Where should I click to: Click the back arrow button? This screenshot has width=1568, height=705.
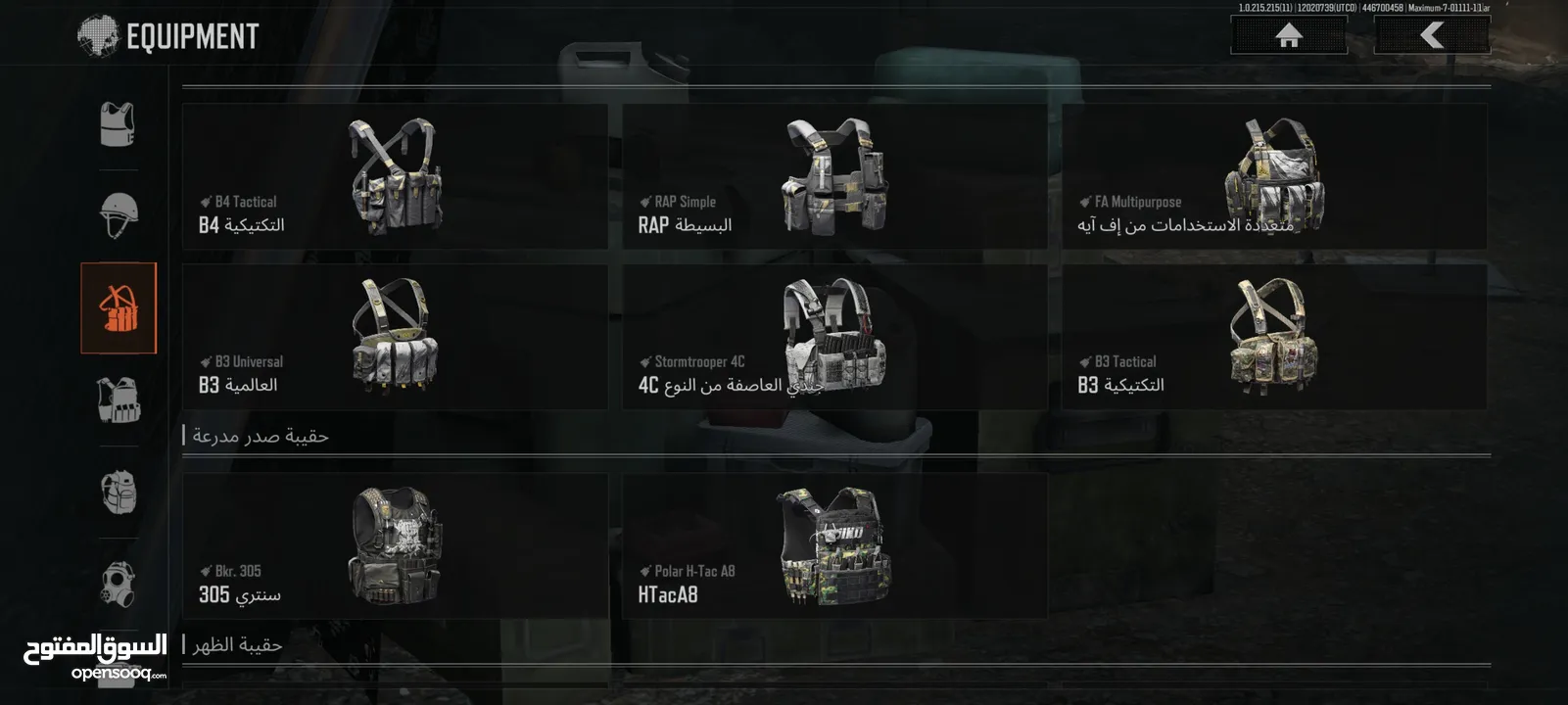coord(1432,36)
